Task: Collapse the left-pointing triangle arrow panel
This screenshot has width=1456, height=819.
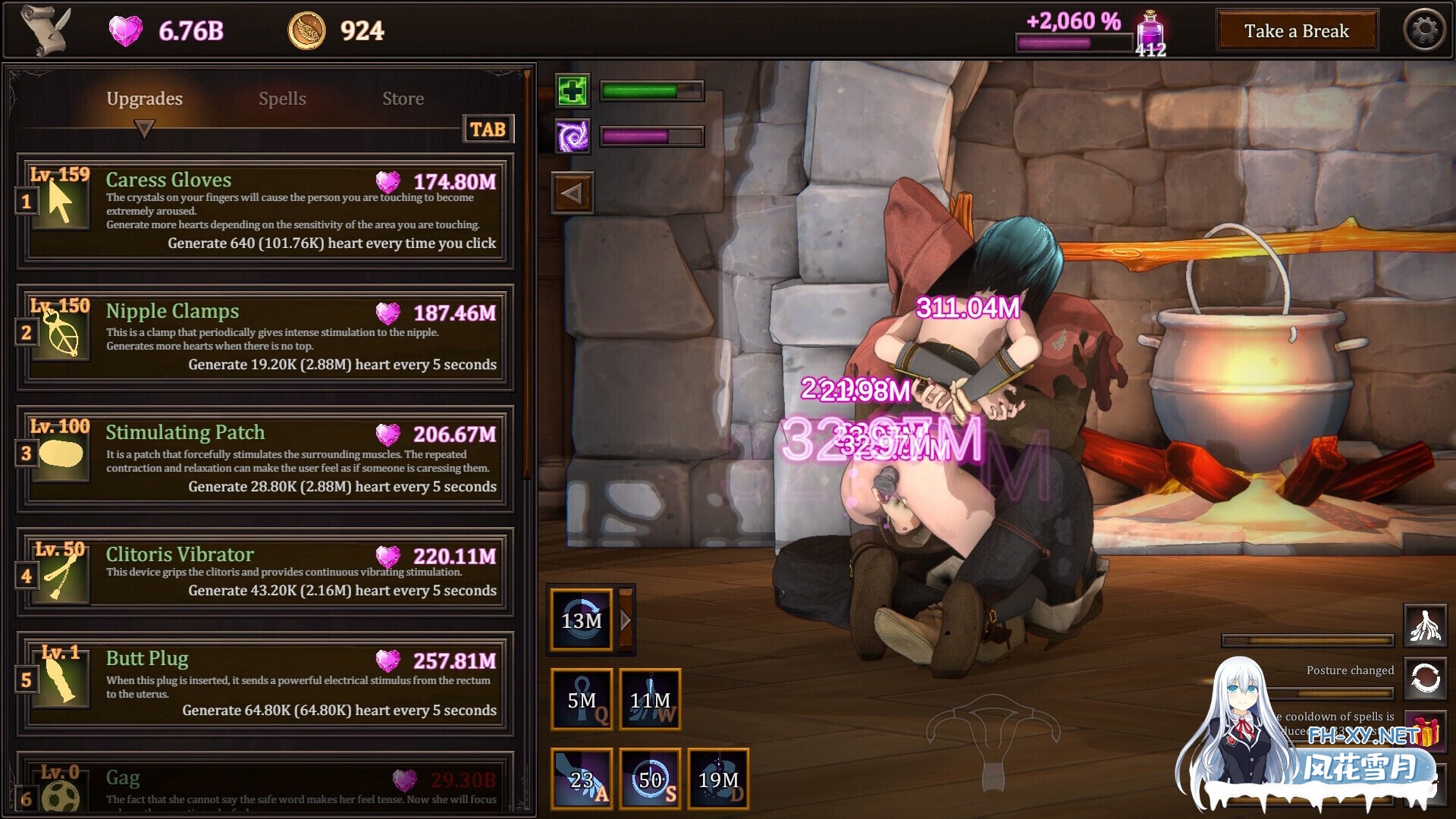Action: pos(573,192)
